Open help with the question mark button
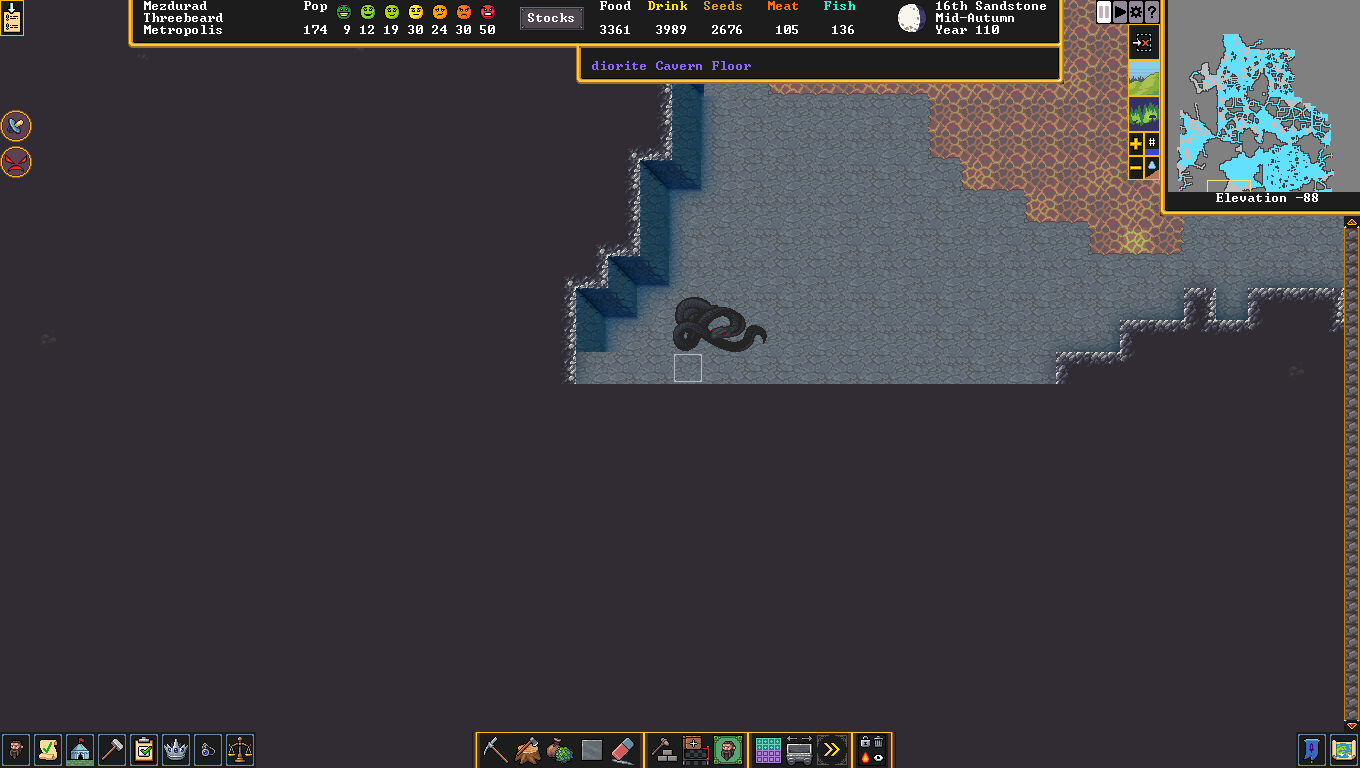 (1152, 12)
